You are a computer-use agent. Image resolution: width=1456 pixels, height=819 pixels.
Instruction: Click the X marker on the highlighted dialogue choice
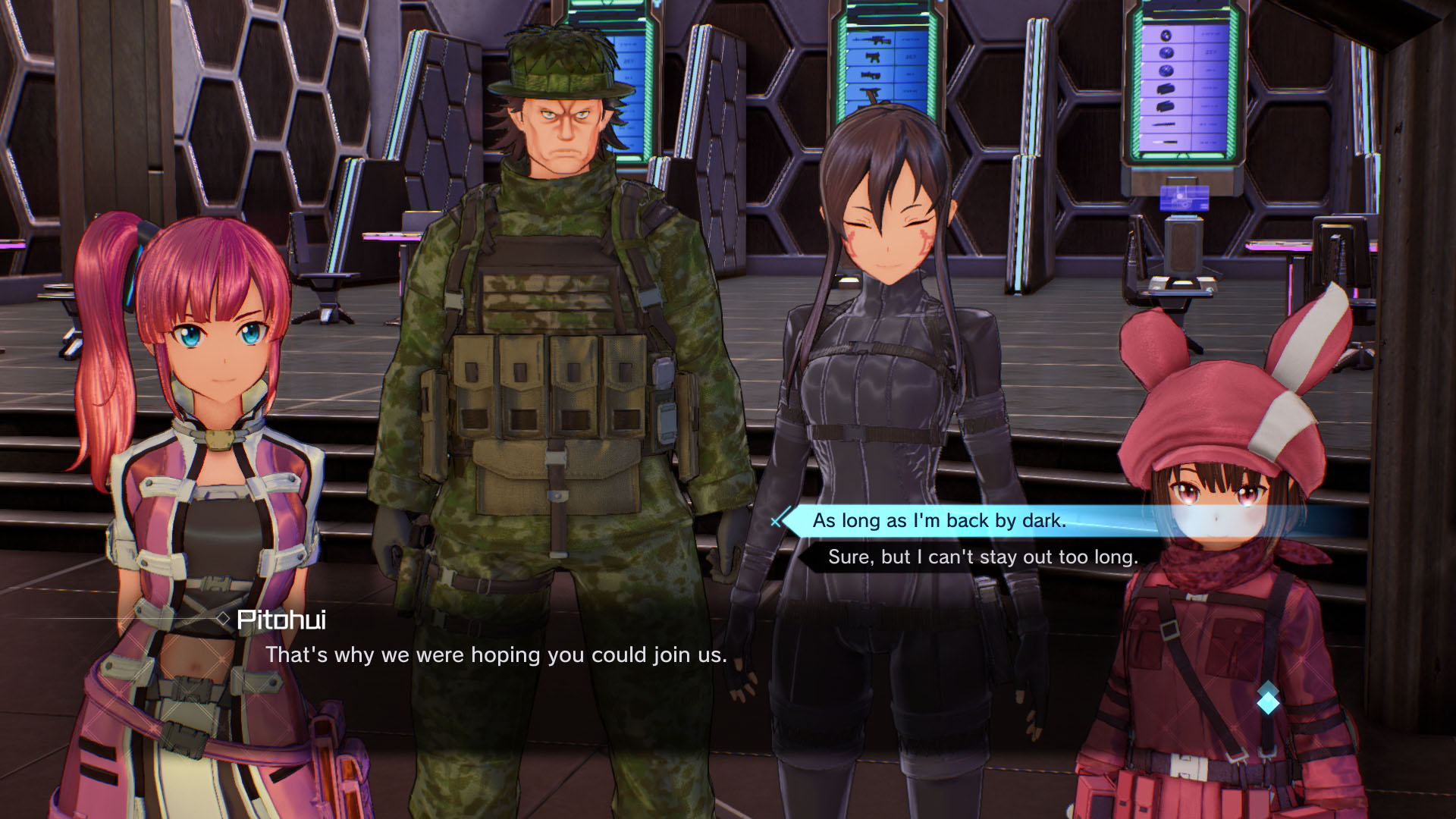(x=776, y=521)
